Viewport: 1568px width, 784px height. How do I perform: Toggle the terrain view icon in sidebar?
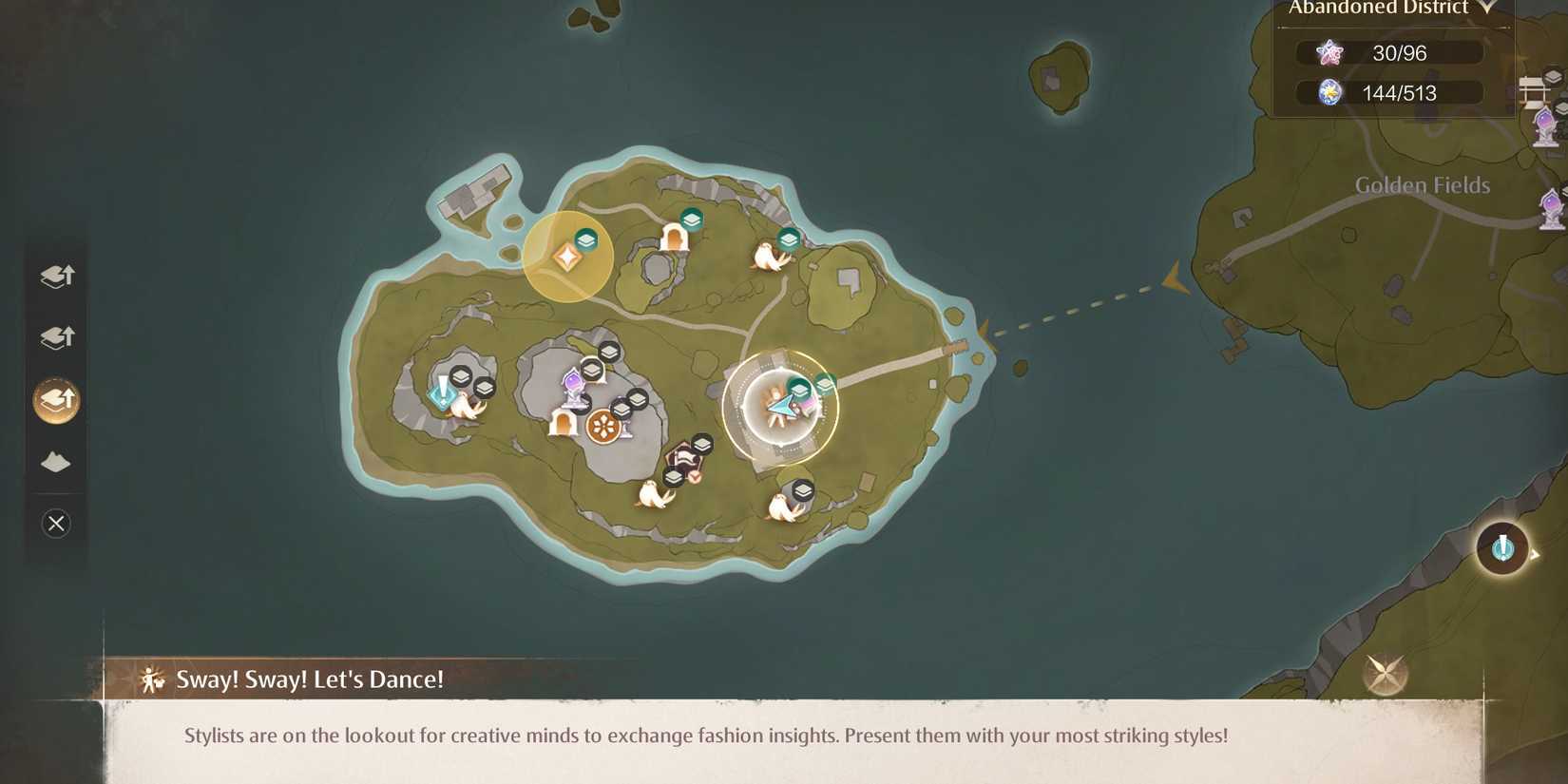[x=55, y=462]
